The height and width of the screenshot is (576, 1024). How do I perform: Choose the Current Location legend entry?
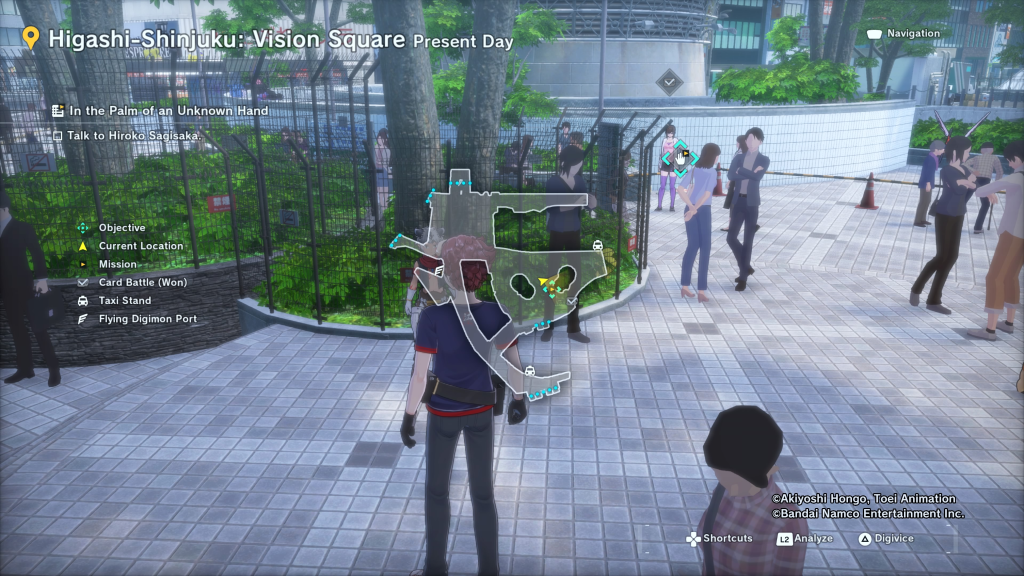140,246
